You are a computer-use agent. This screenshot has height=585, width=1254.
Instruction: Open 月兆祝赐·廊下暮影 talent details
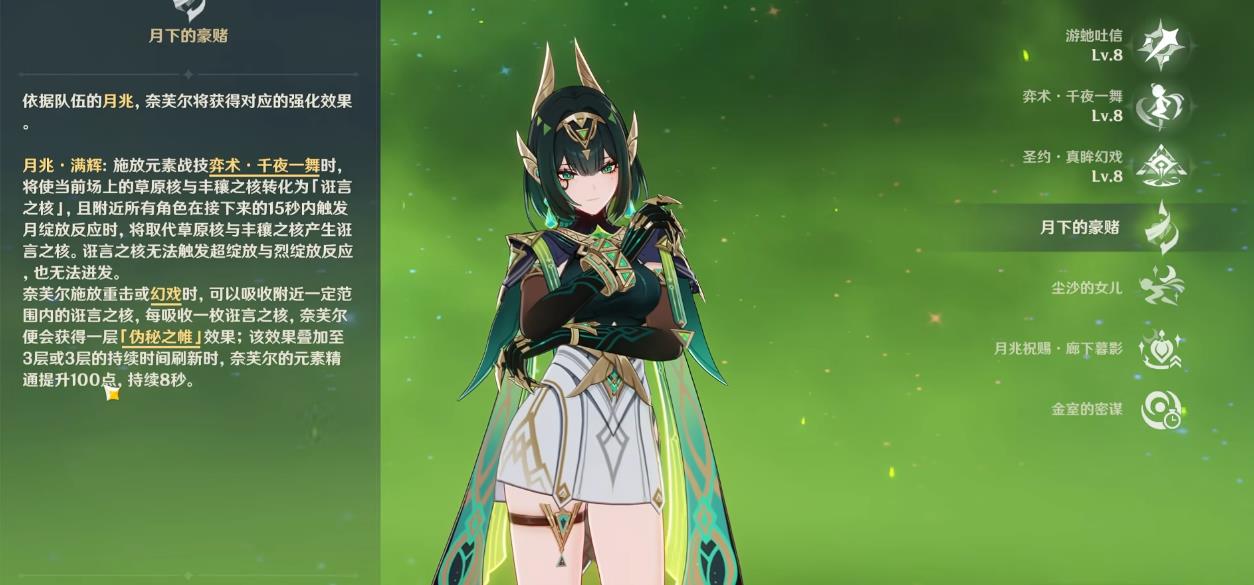[x=1160, y=348]
